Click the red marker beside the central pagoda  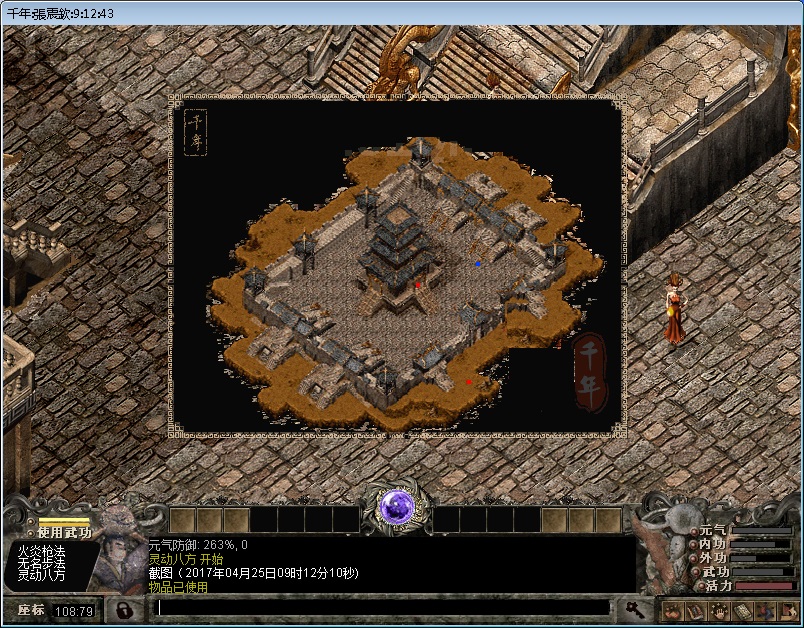(418, 285)
